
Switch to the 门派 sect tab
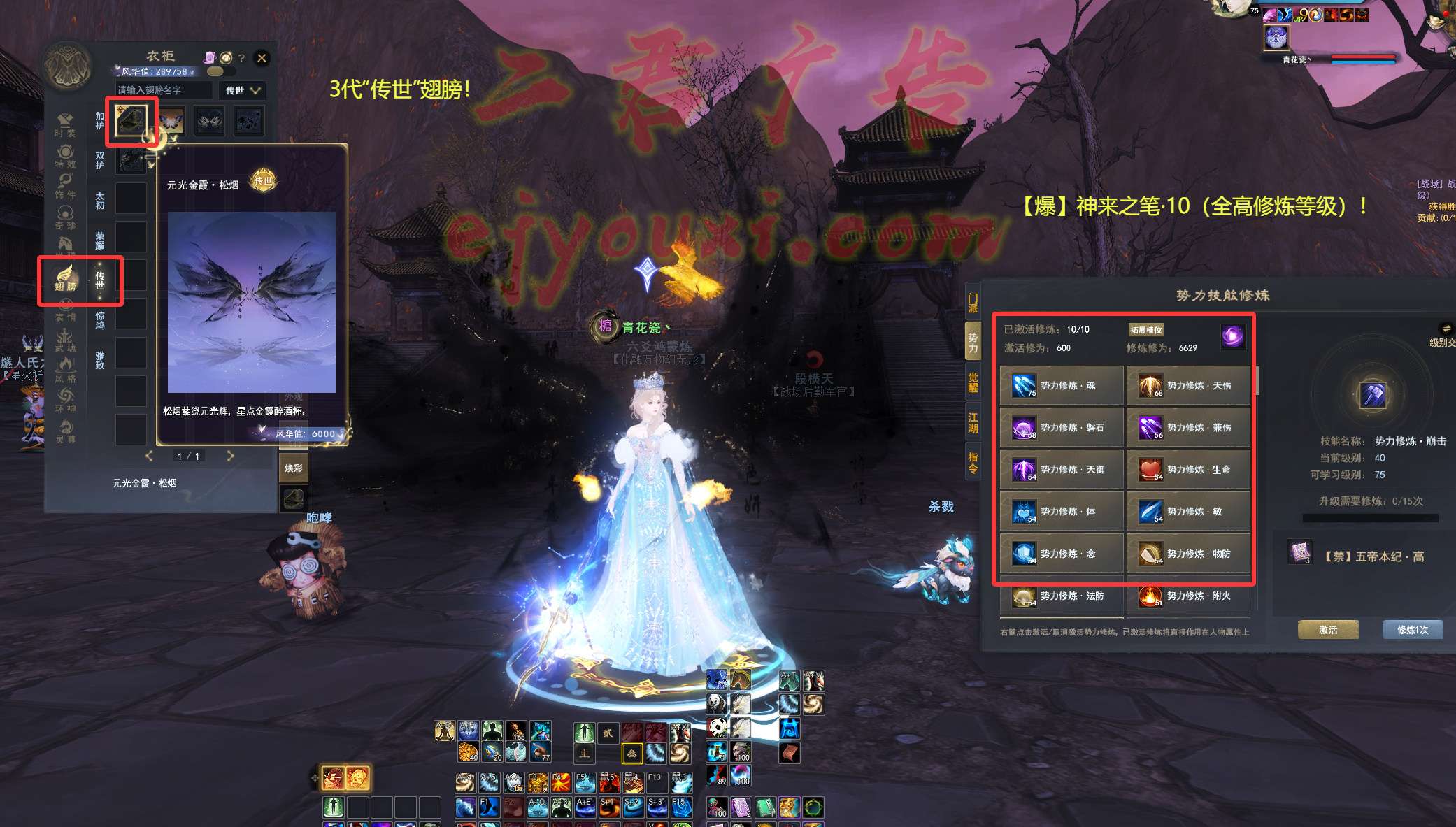point(973,303)
